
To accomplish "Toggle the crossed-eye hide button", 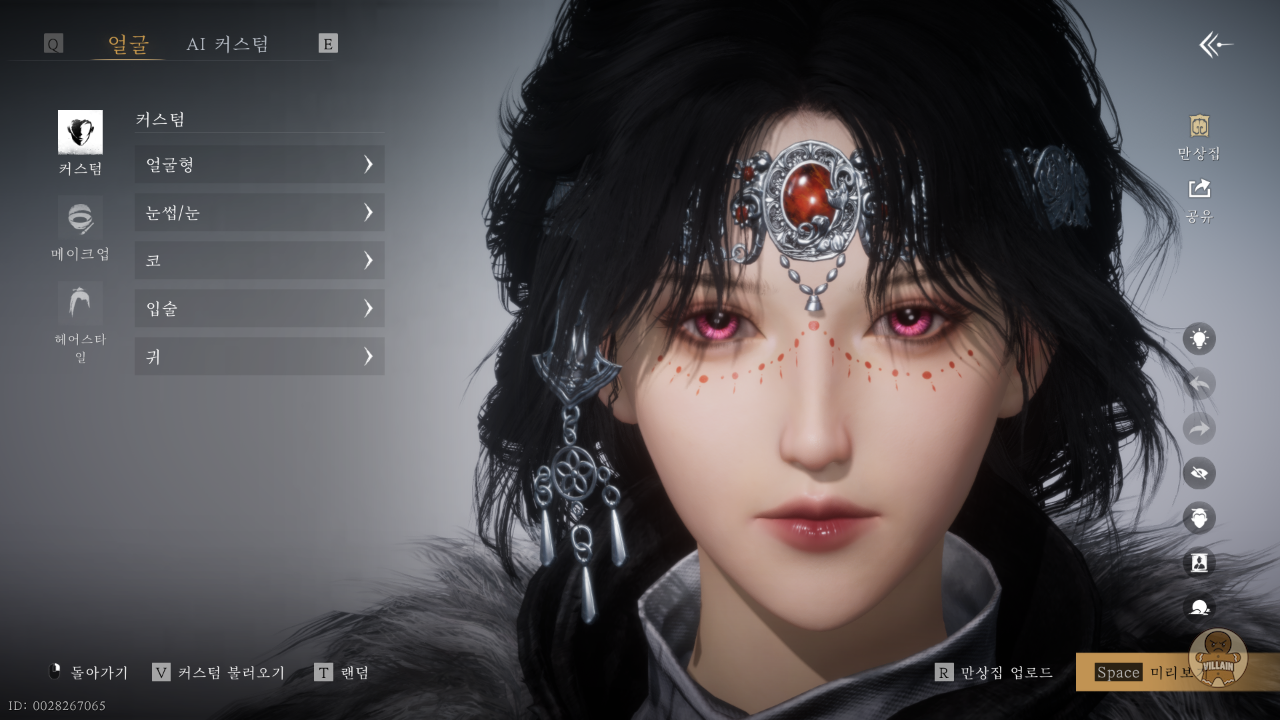I will tap(1199, 473).
